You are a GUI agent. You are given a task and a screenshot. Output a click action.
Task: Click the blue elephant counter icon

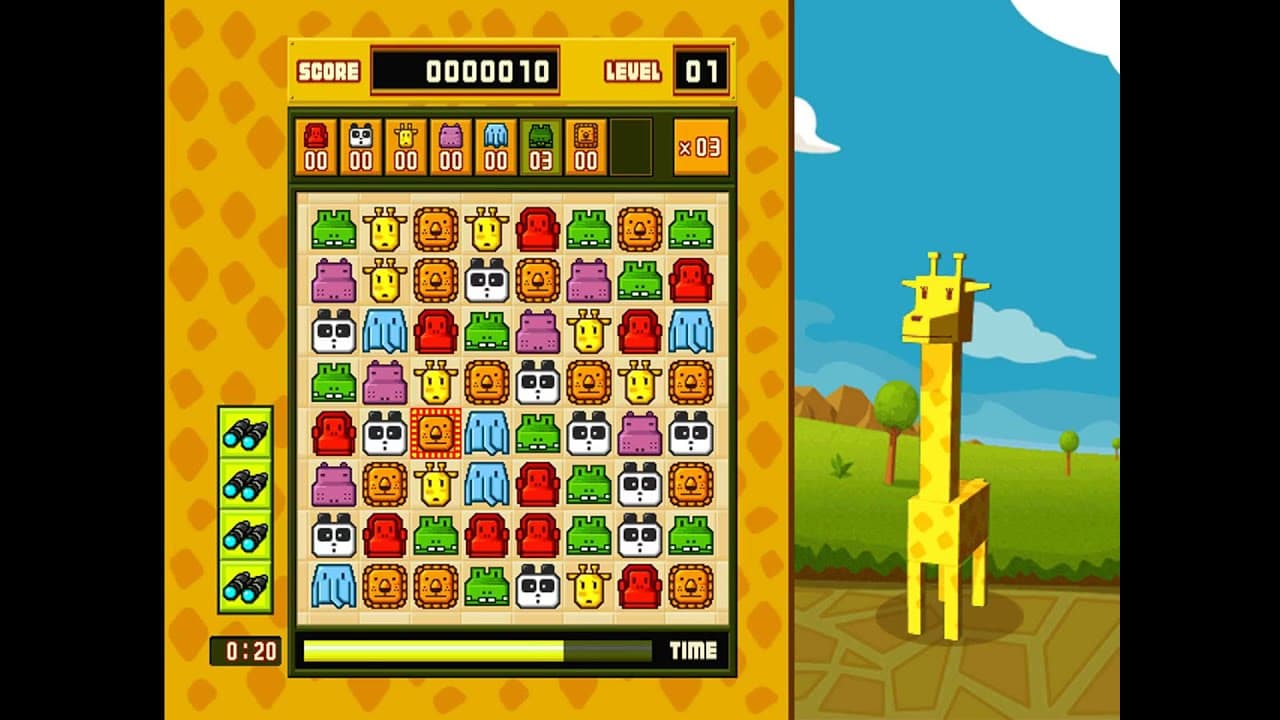498,145
